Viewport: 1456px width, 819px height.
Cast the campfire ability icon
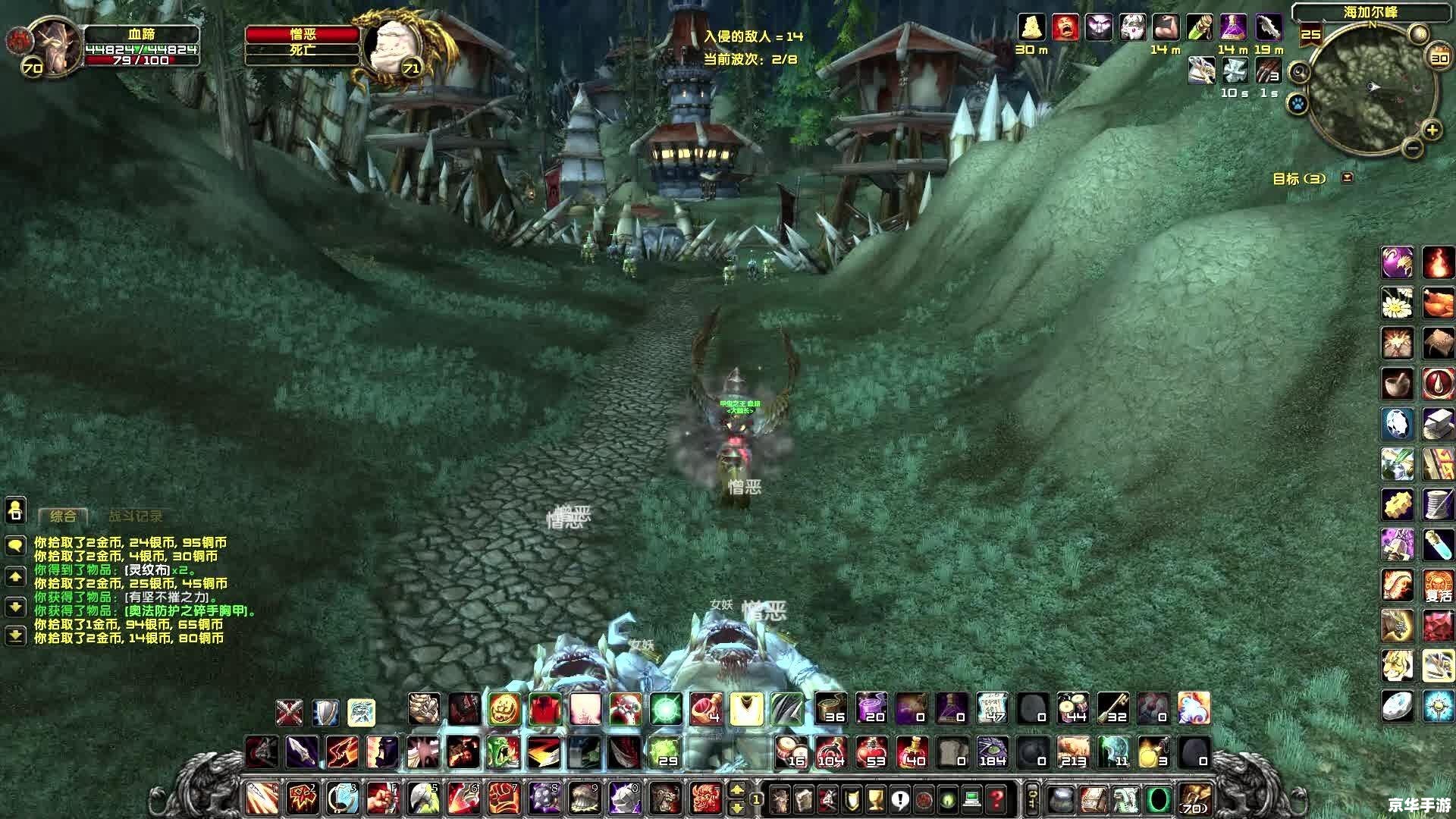[x=1437, y=263]
